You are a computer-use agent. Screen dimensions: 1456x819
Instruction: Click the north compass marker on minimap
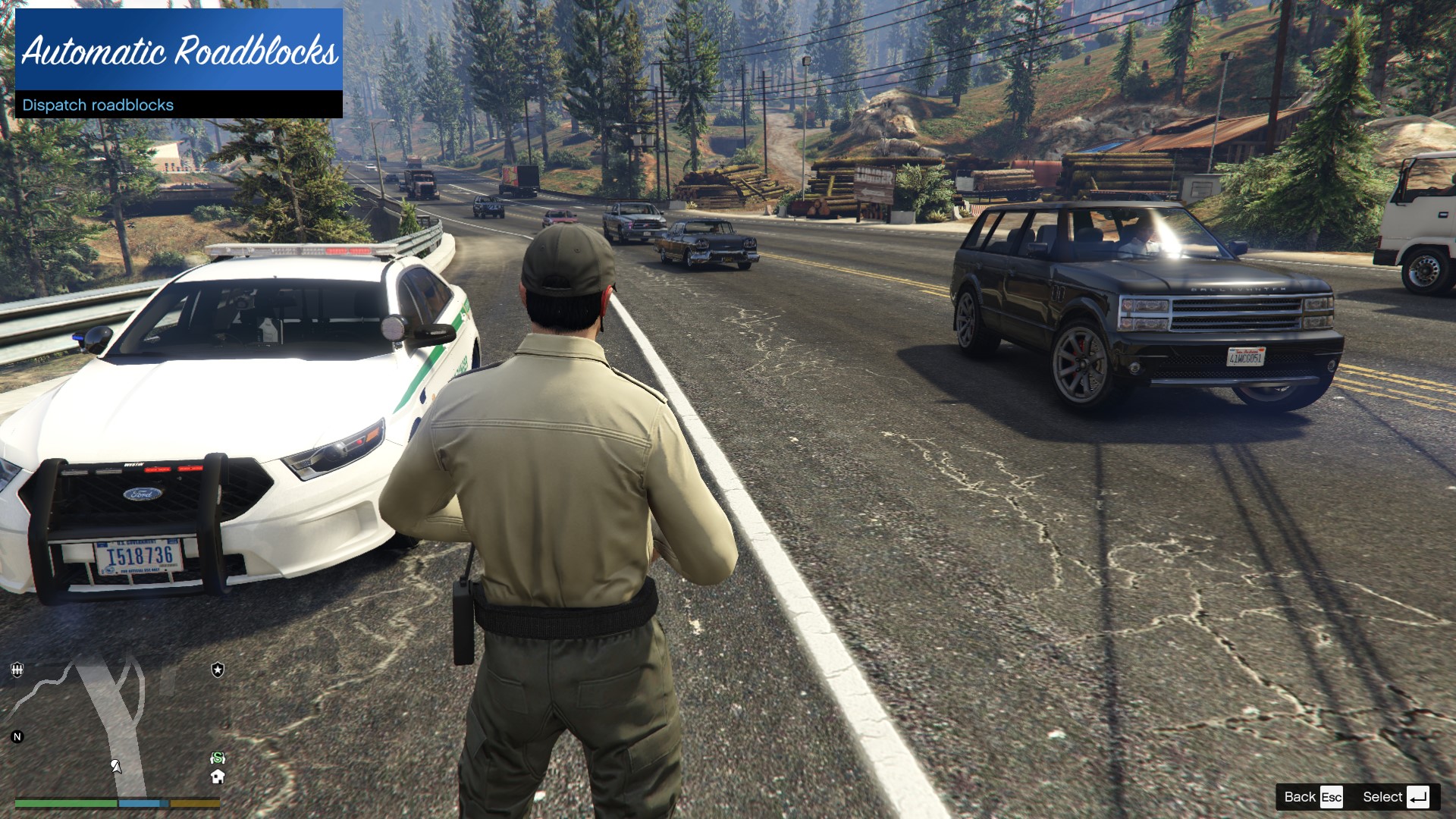coord(17,736)
